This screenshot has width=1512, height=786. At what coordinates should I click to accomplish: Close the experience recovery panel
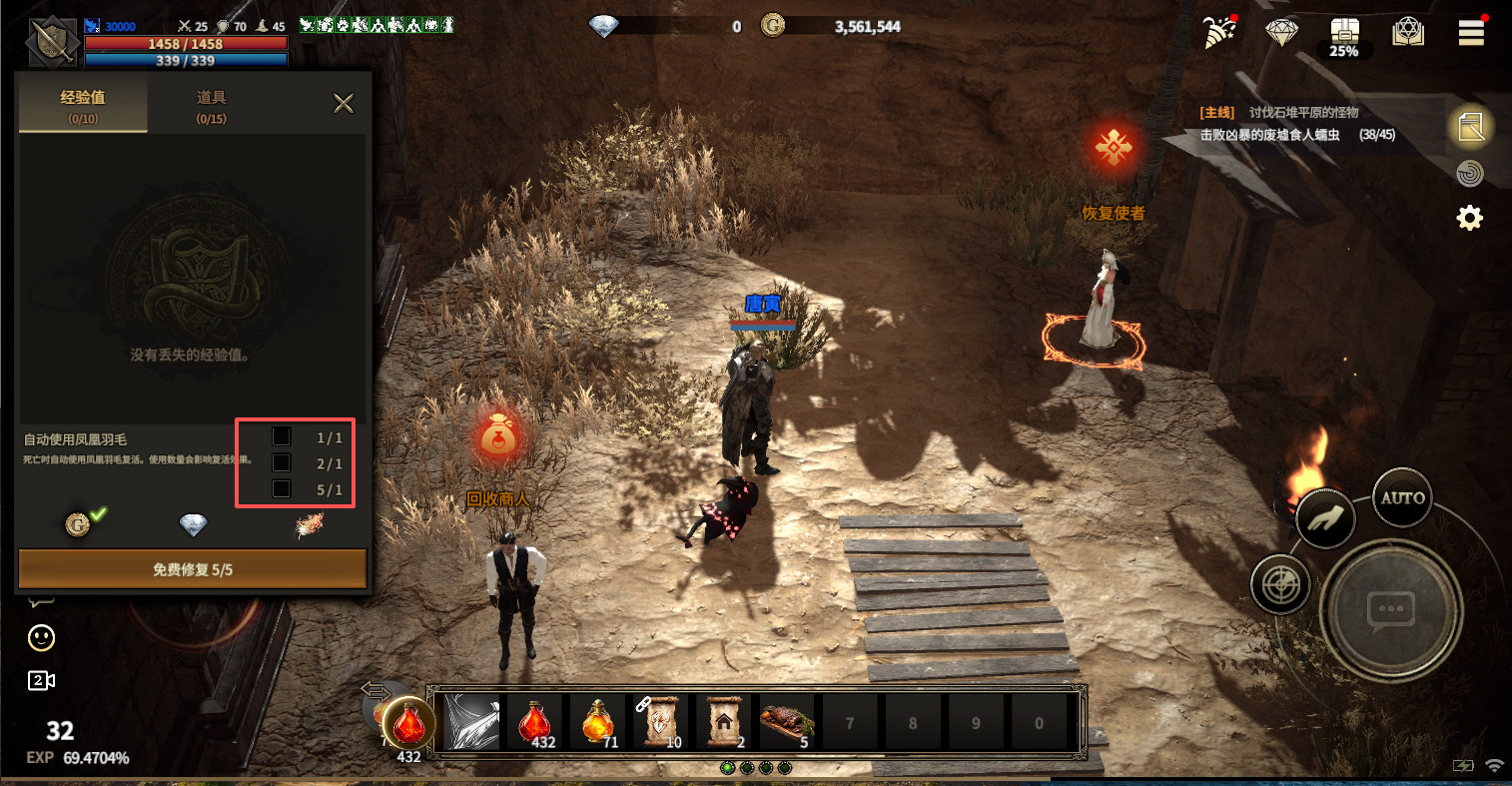tap(344, 103)
